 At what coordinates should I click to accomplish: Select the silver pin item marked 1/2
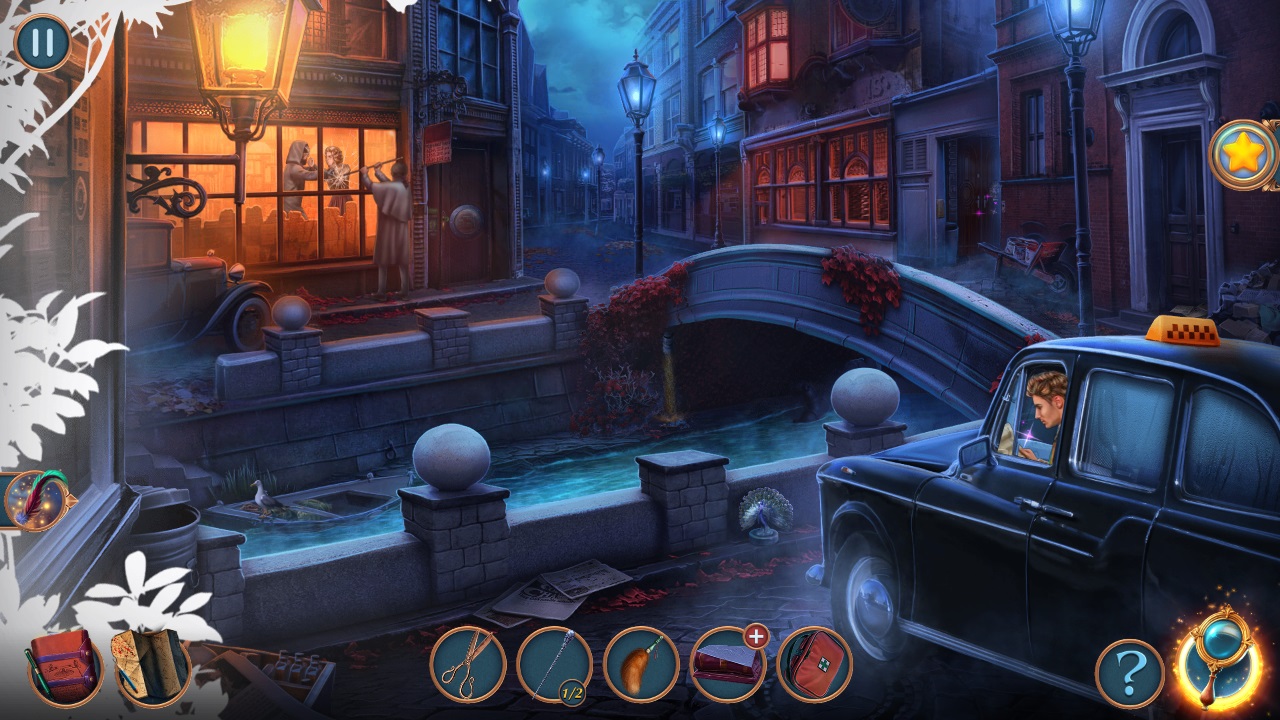pos(554,664)
